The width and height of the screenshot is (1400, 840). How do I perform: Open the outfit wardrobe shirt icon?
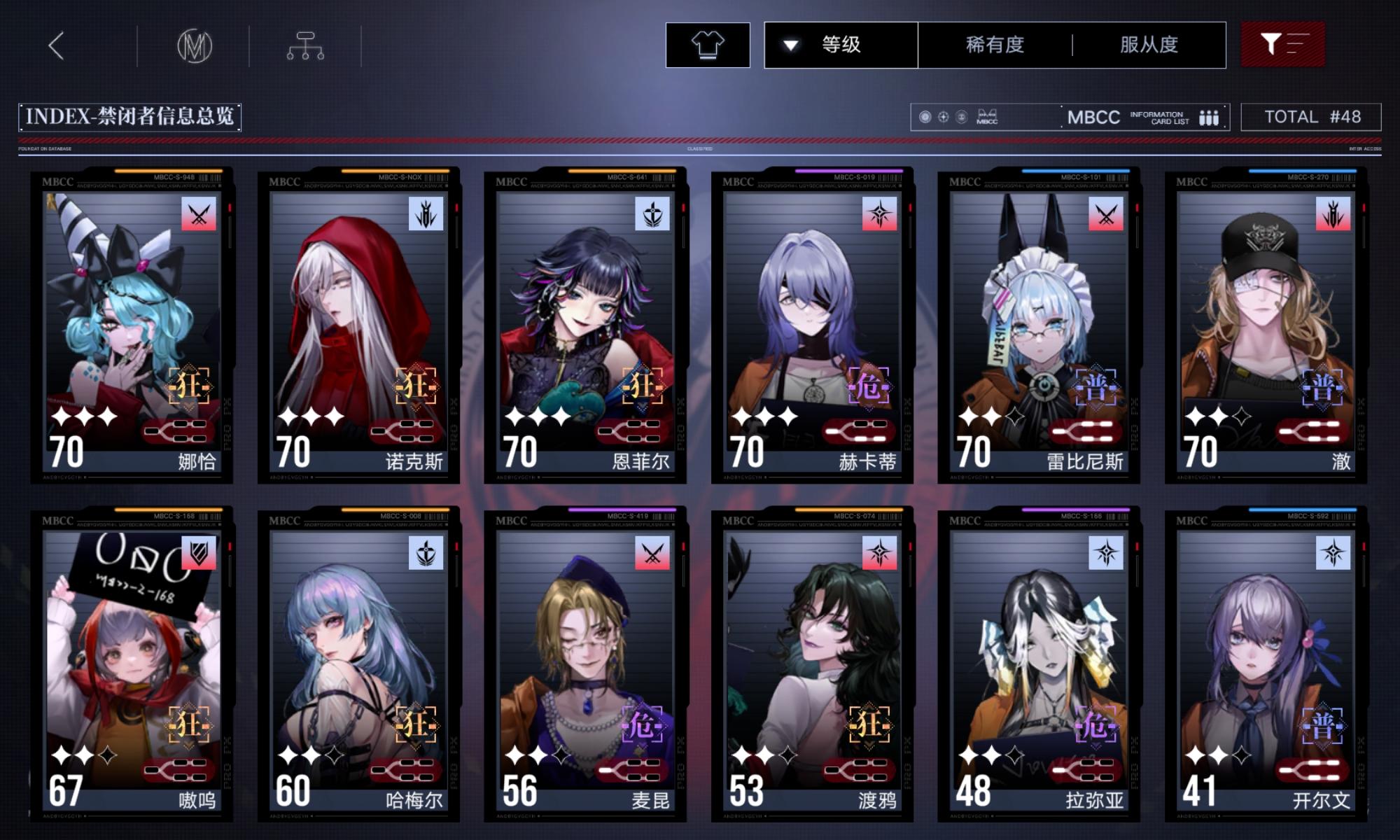click(709, 45)
